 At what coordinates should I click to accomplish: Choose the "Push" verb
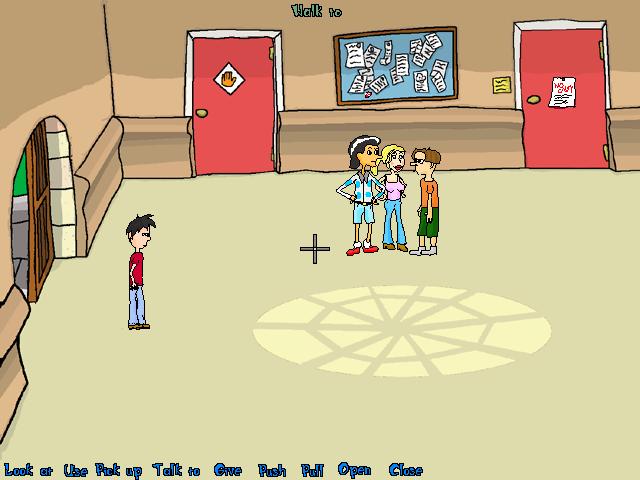272,470
